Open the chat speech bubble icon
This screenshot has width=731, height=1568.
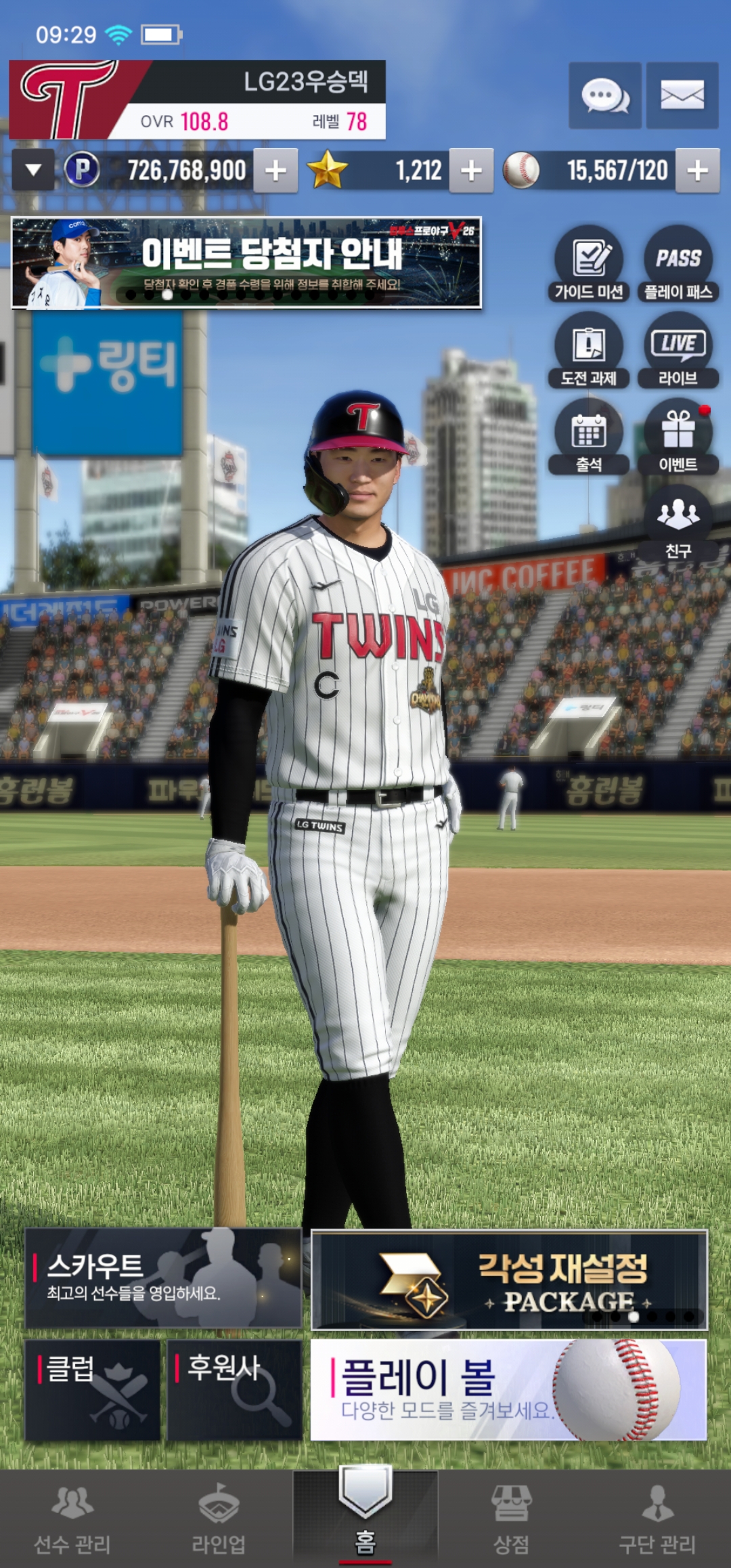604,95
